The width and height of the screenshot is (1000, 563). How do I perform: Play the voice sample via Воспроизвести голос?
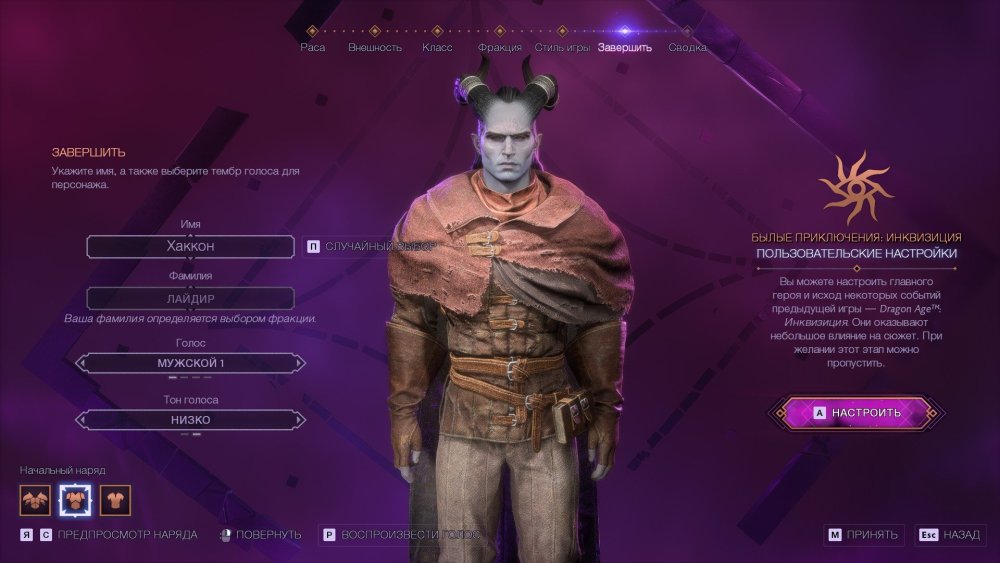coord(400,535)
